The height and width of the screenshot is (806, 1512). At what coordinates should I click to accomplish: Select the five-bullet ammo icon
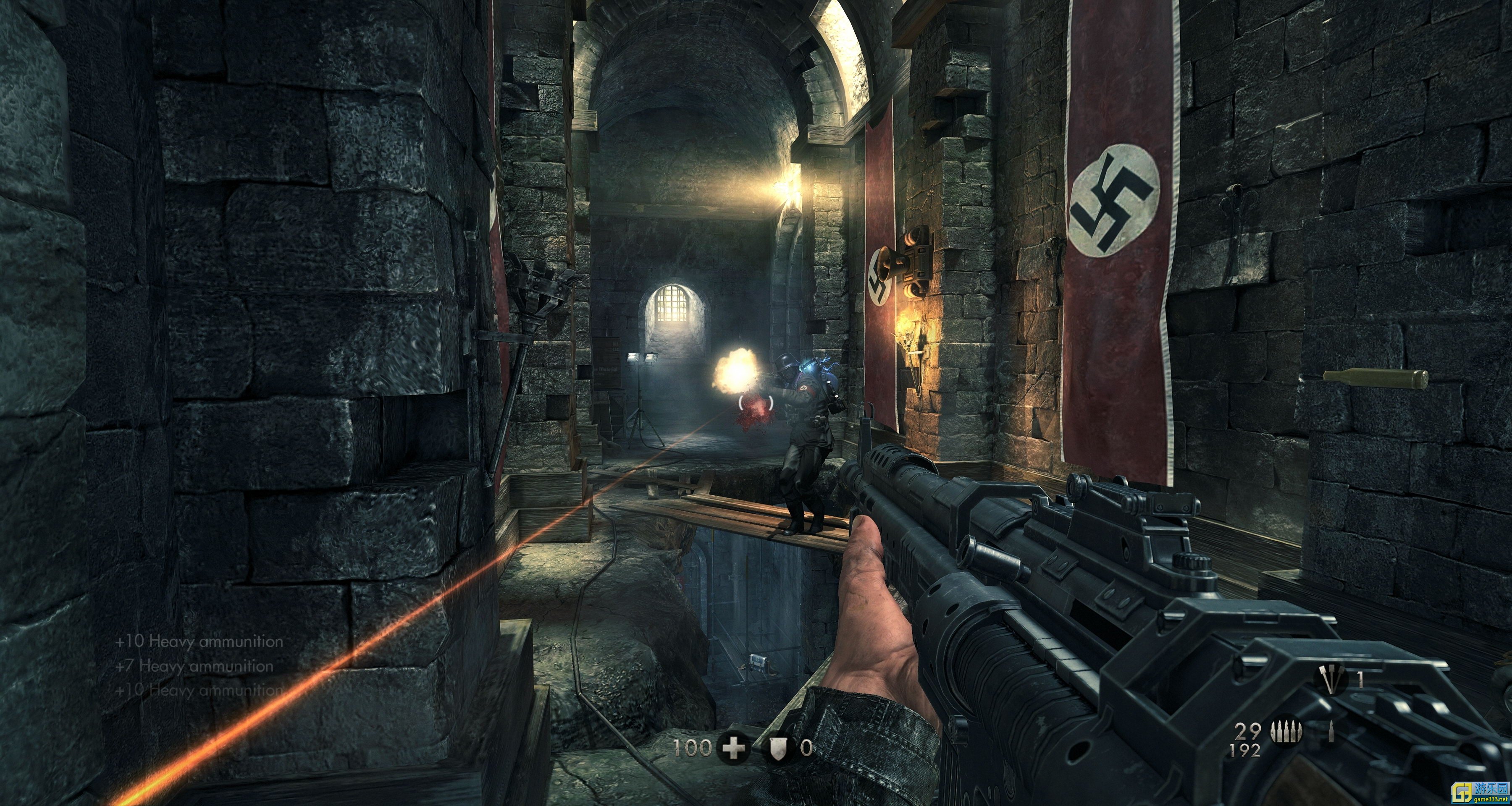click(1286, 732)
